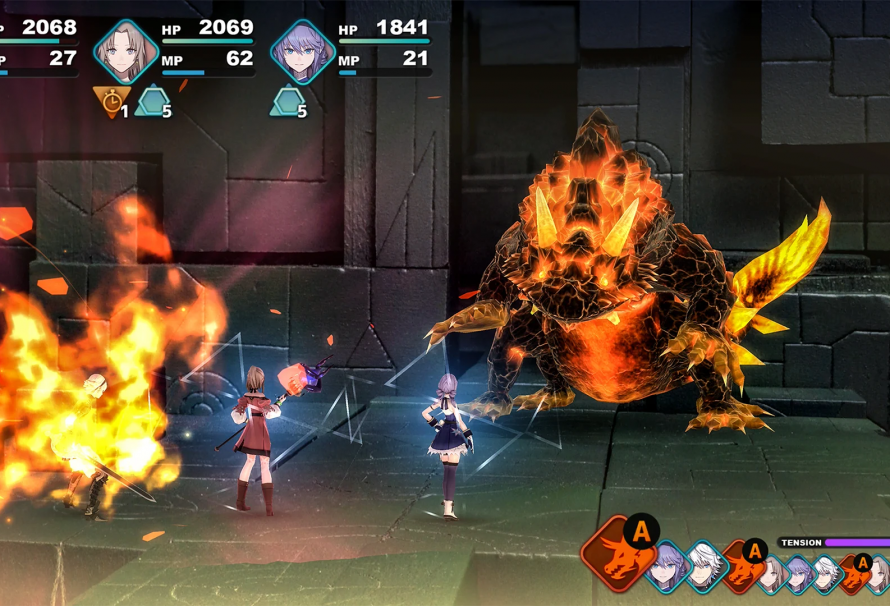The height and width of the screenshot is (606, 890).
Task: Select the brown-haired party member portrait
Action: coord(127,50)
